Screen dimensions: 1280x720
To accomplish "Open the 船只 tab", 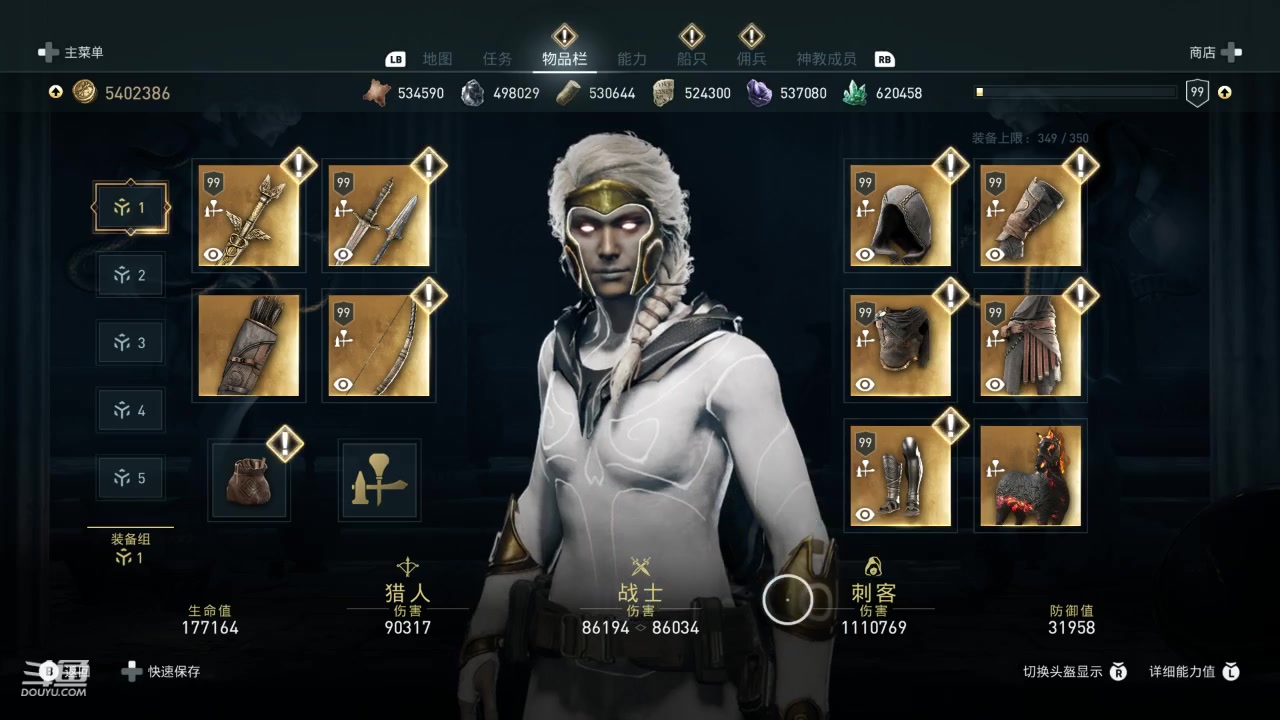I will (692, 59).
